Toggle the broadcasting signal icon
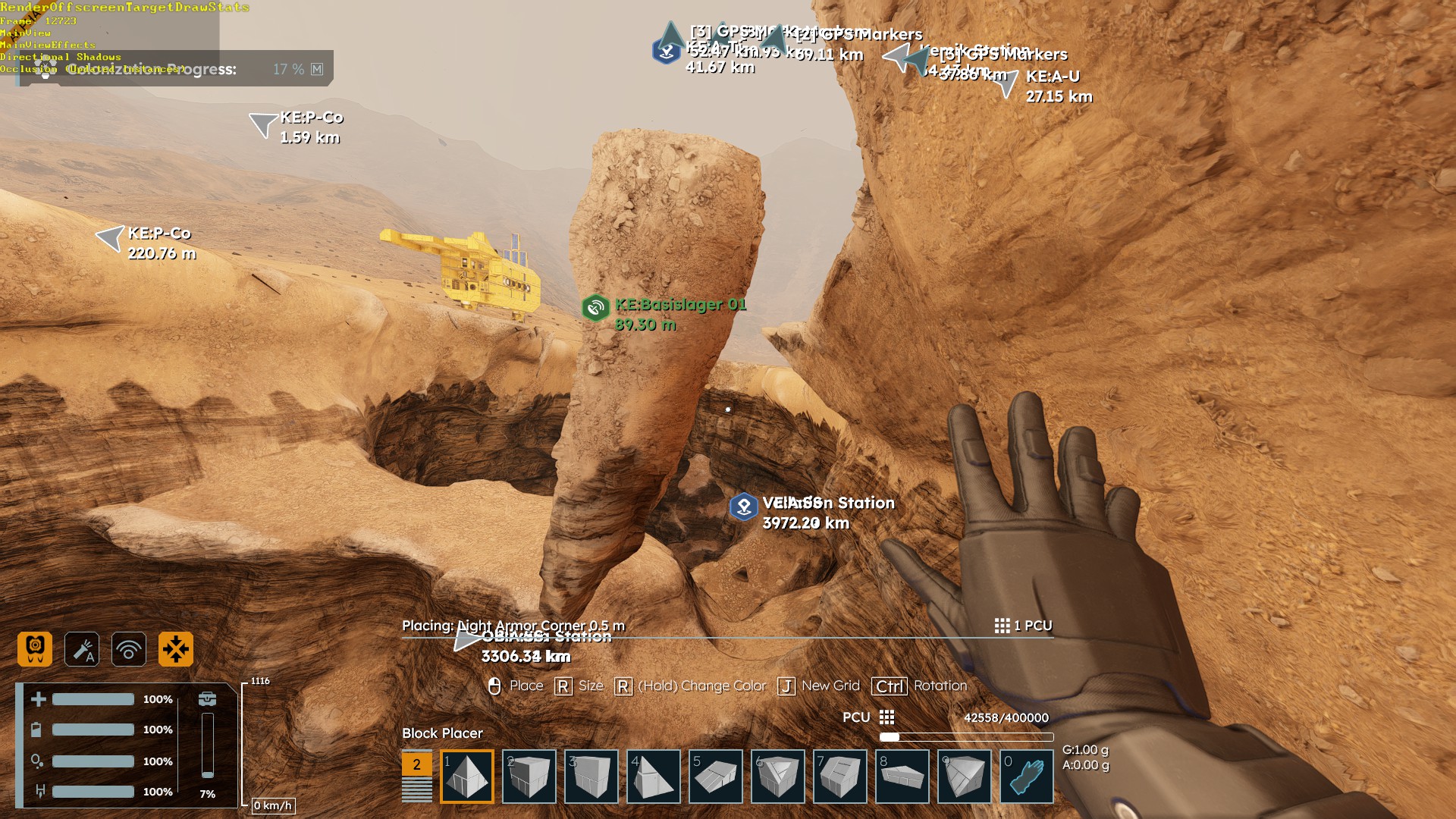Viewport: 1456px width, 819px height. pyautogui.click(x=129, y=649)
